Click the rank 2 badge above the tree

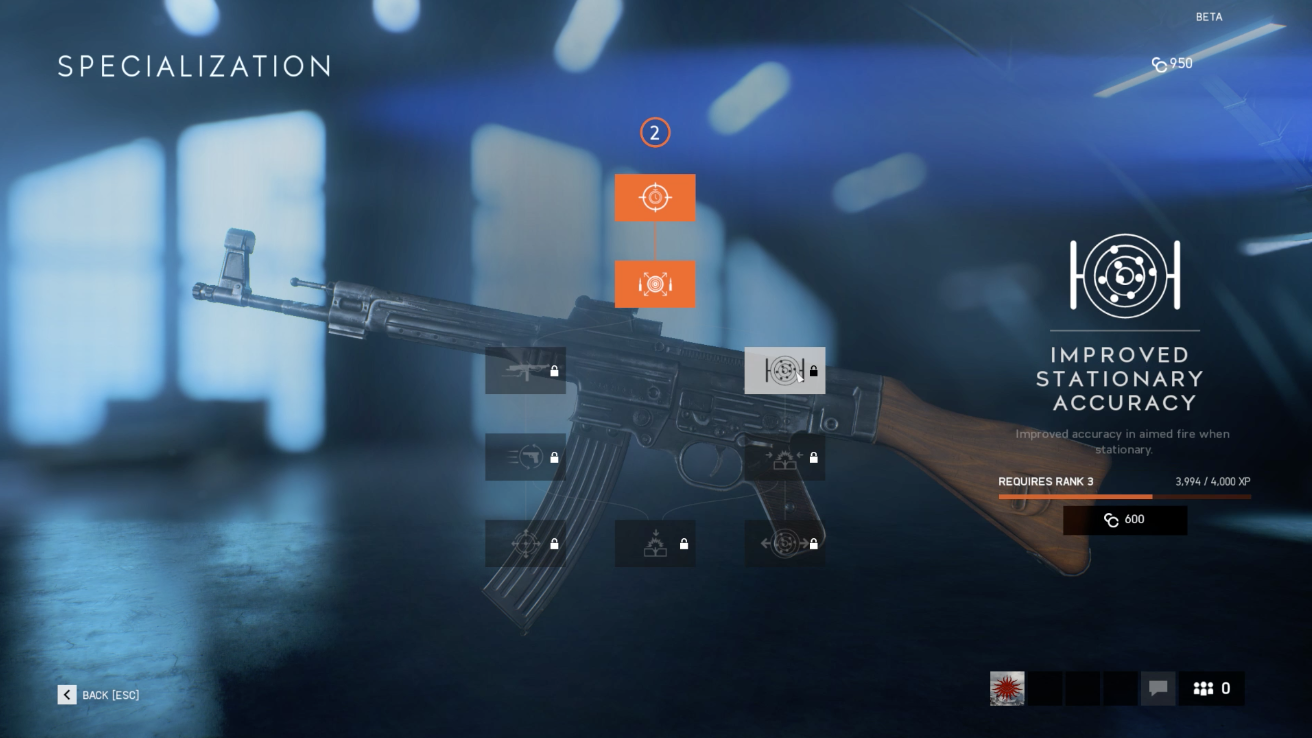(x=655, y=131)
